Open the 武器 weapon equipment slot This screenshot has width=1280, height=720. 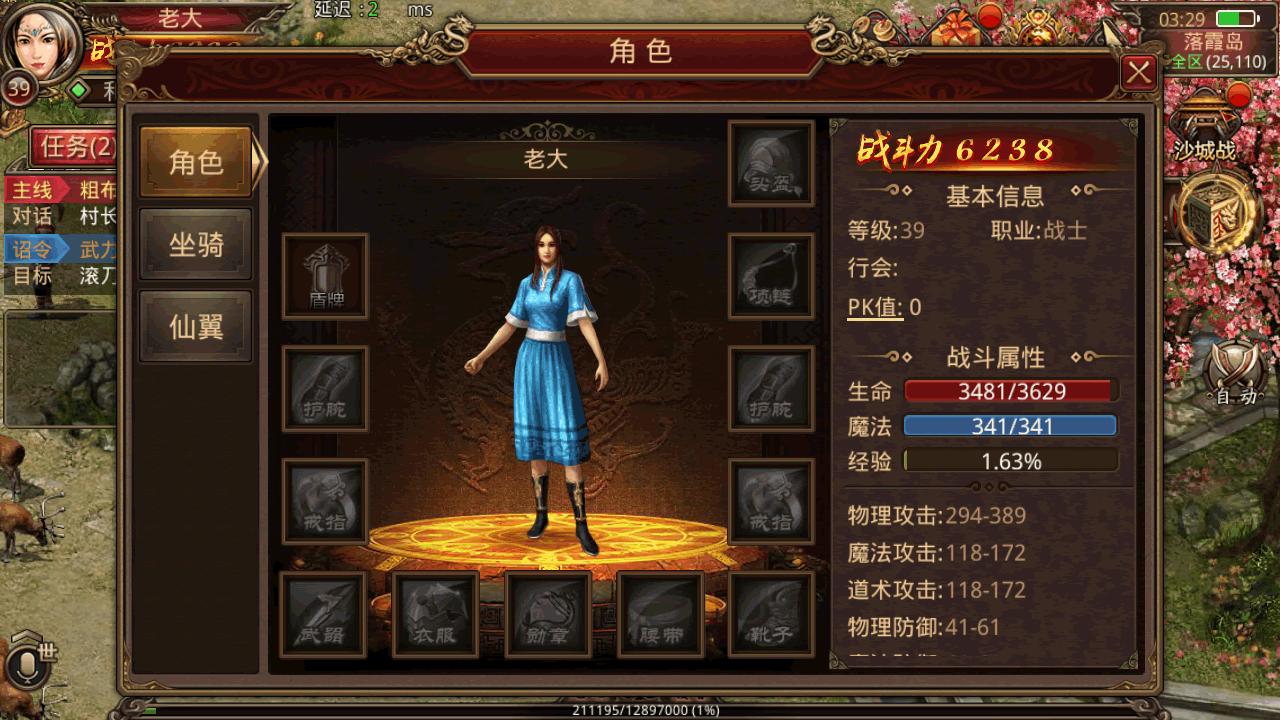[x=322, y=614]
